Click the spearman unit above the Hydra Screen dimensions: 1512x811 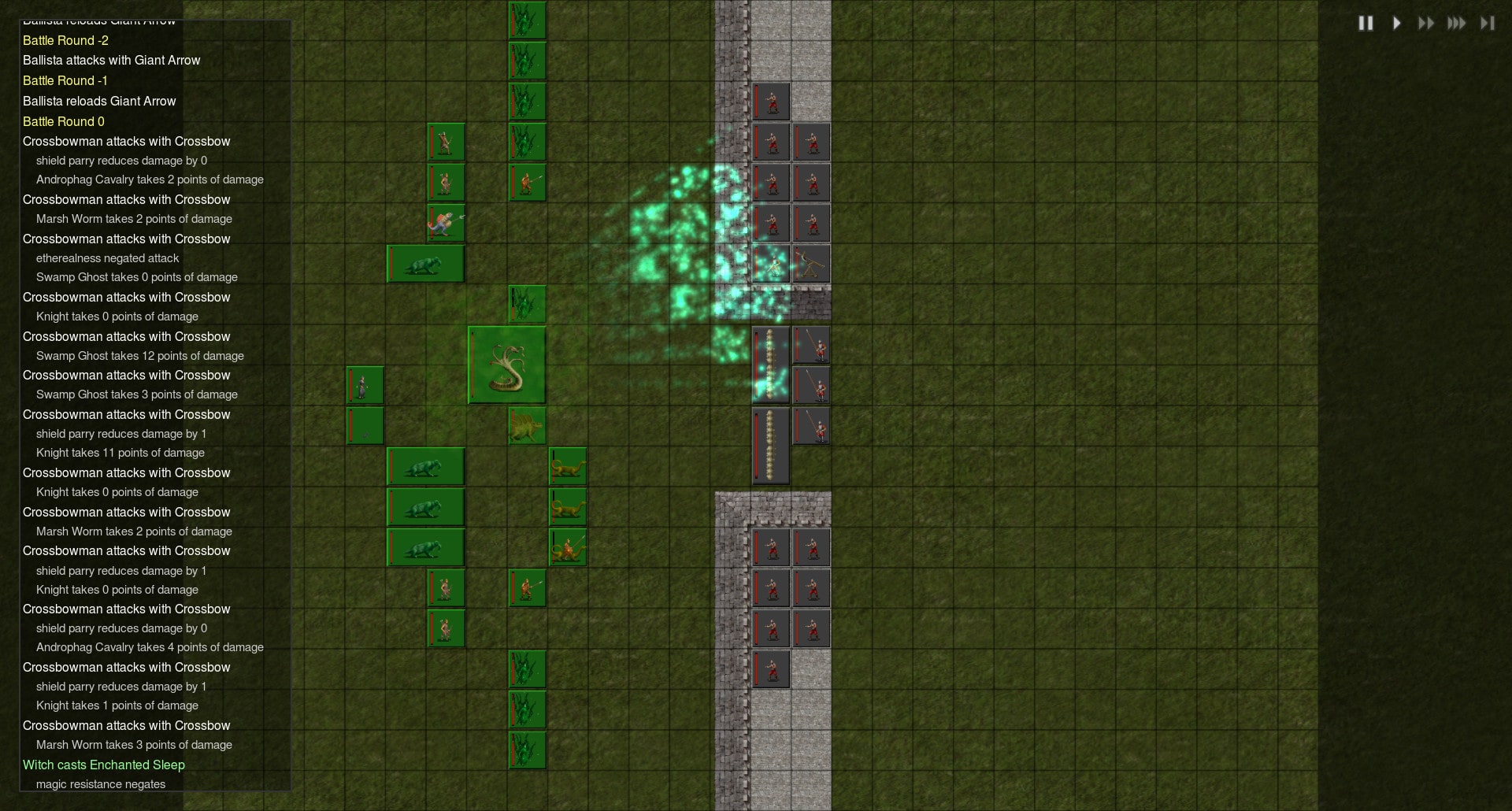click(526, 181)
